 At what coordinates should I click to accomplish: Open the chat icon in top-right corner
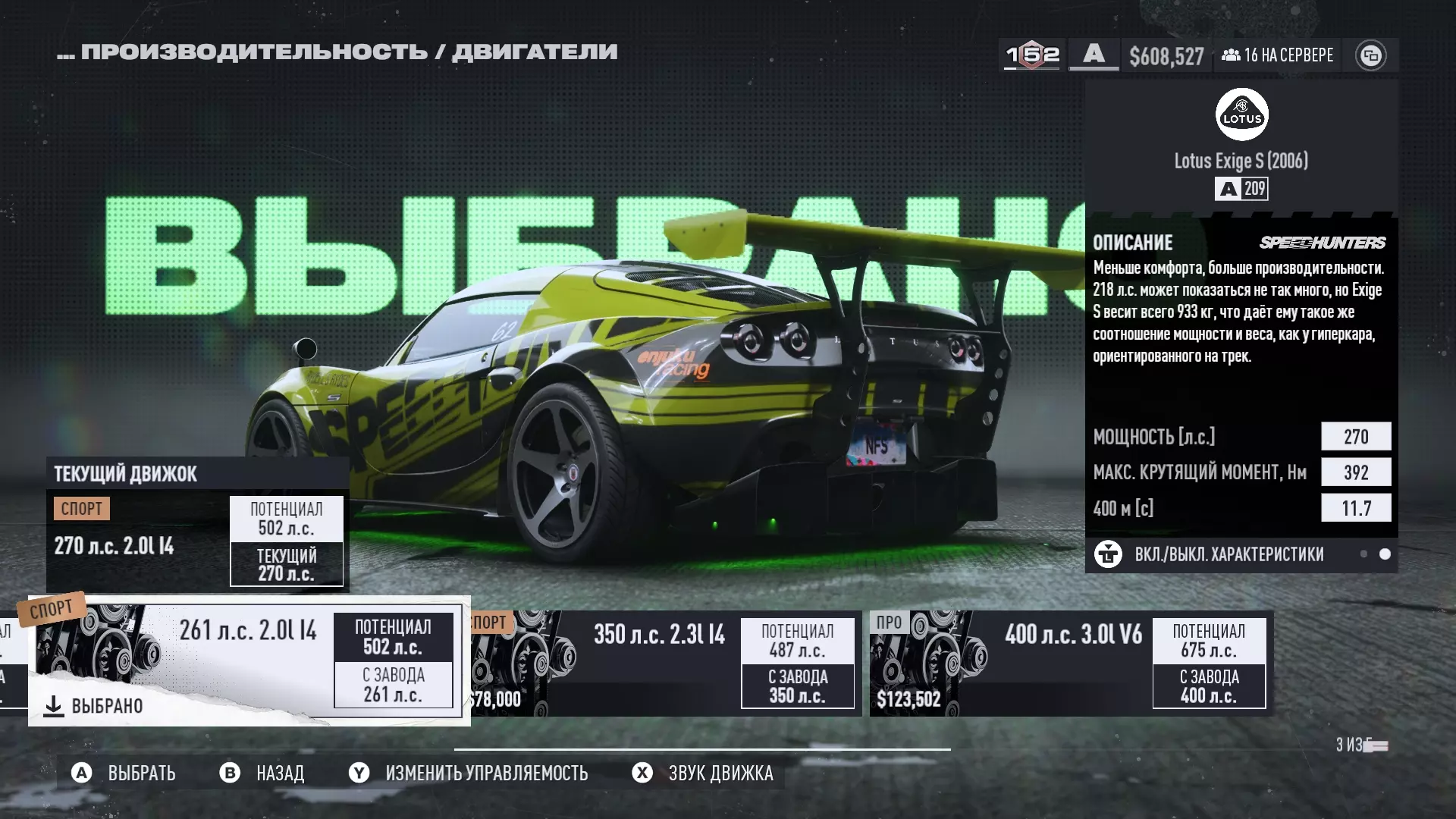click(x=1370, y=55)
